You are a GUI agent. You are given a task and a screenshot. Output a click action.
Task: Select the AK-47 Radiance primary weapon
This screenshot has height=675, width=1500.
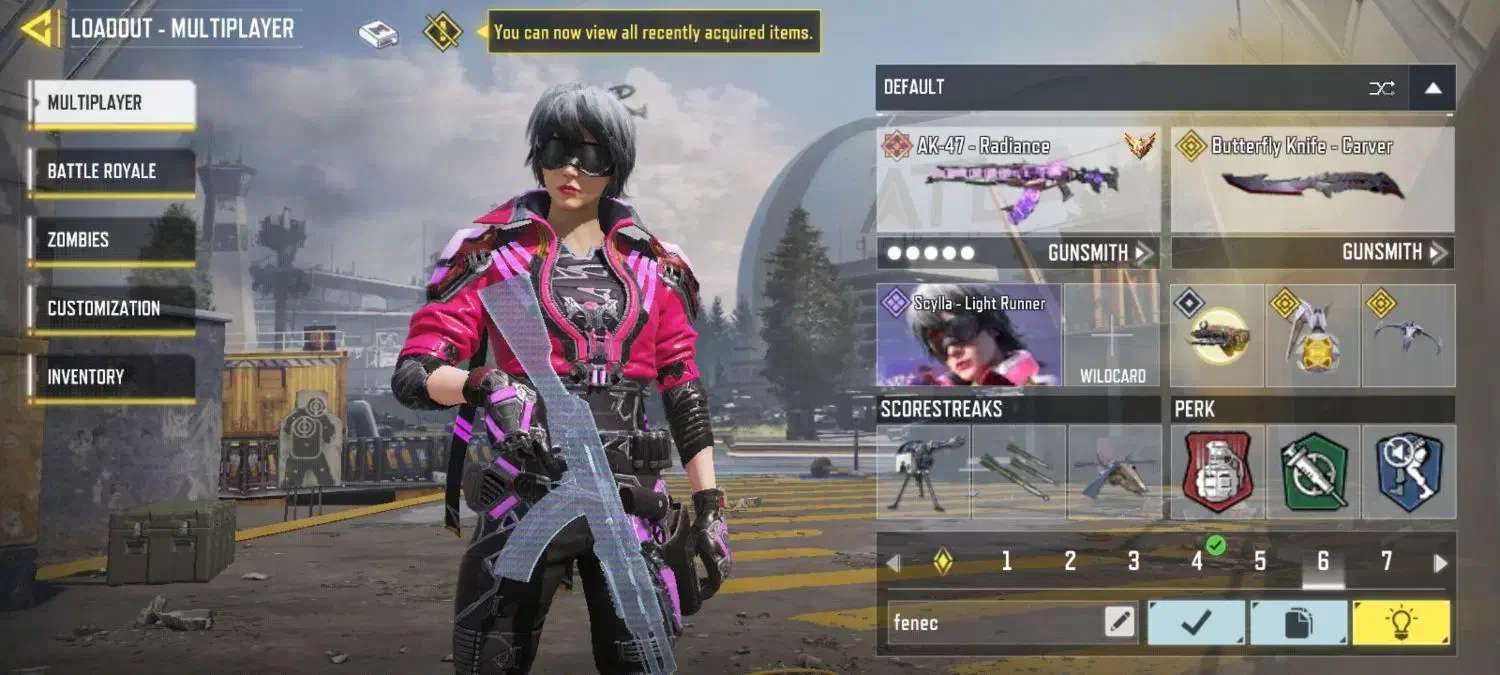click(x=1018, y=180)
